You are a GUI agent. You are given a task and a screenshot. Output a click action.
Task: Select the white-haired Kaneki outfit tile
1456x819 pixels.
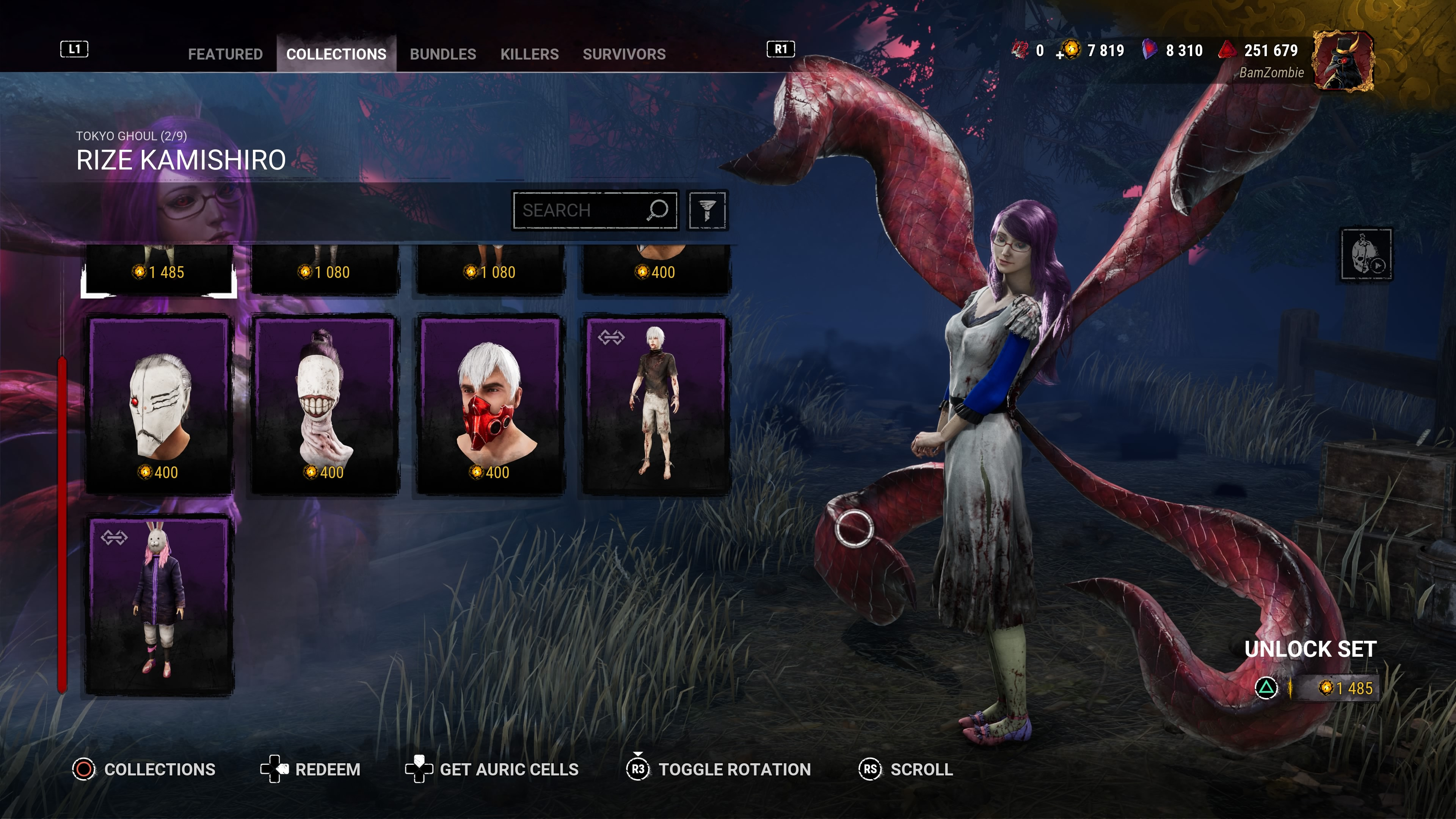pos(656,403)
